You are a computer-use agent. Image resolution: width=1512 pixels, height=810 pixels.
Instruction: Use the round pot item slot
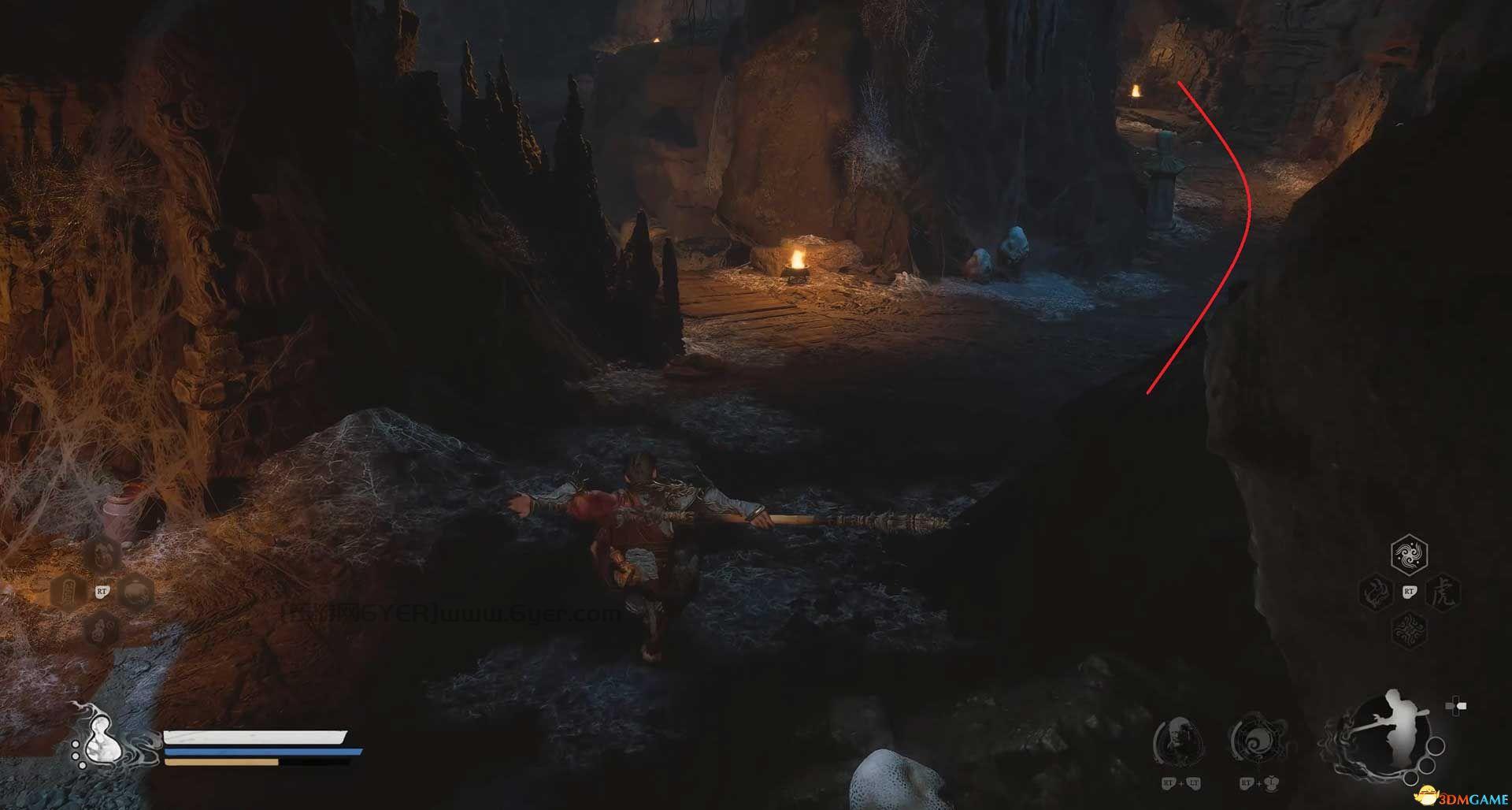(x=139, y=591)
